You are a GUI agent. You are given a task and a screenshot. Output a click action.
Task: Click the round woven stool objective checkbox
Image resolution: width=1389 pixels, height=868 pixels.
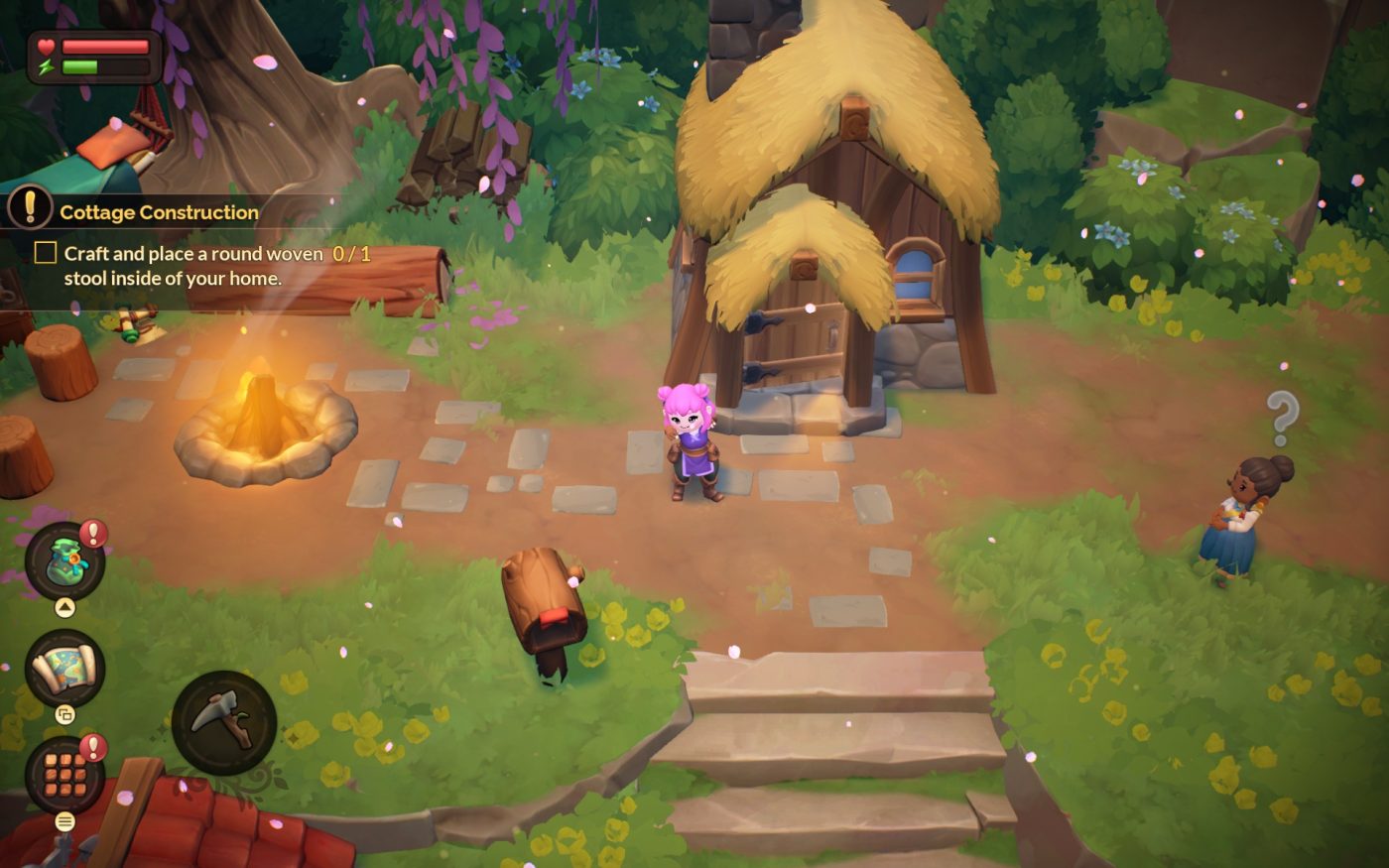[46, 253]
